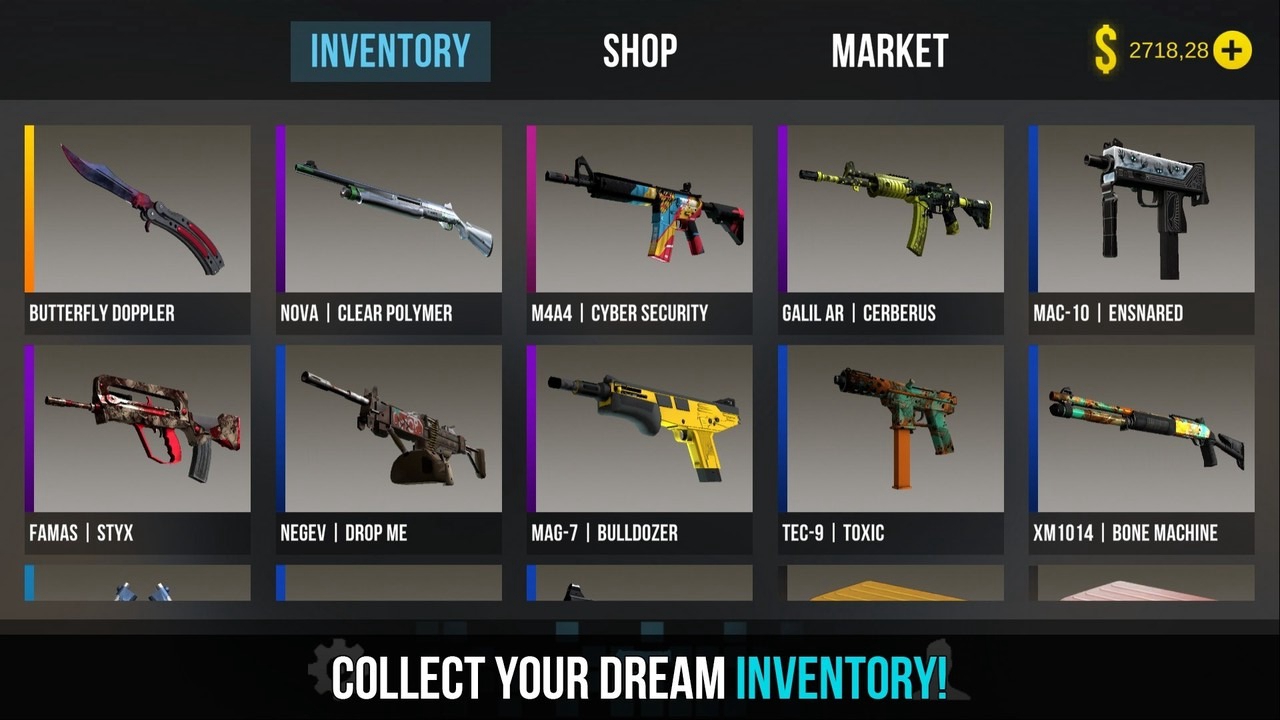Click the balance showing 2718,28
Image resolution: width=1280 pixels, height=720 pixels.
click(1170, 51)
